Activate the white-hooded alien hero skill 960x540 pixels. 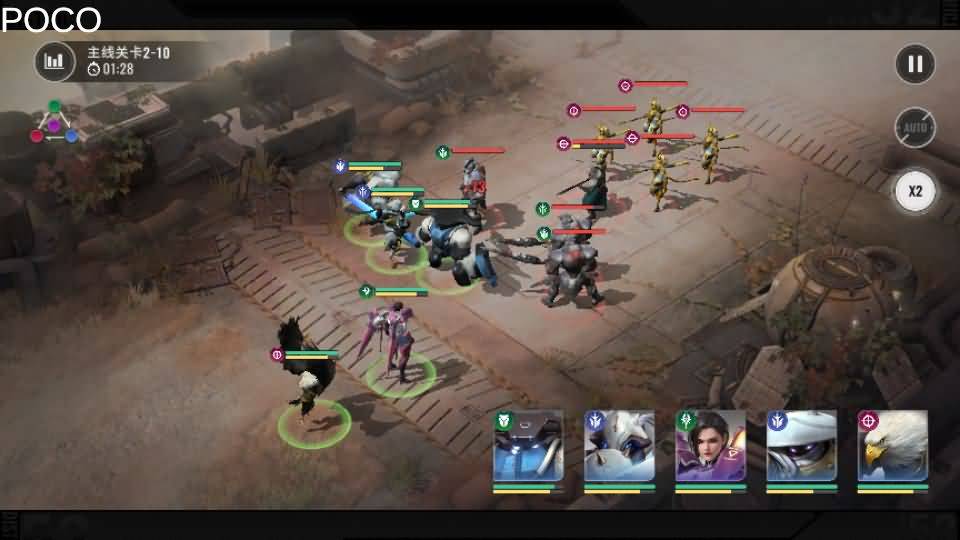[x=801, y=447]
